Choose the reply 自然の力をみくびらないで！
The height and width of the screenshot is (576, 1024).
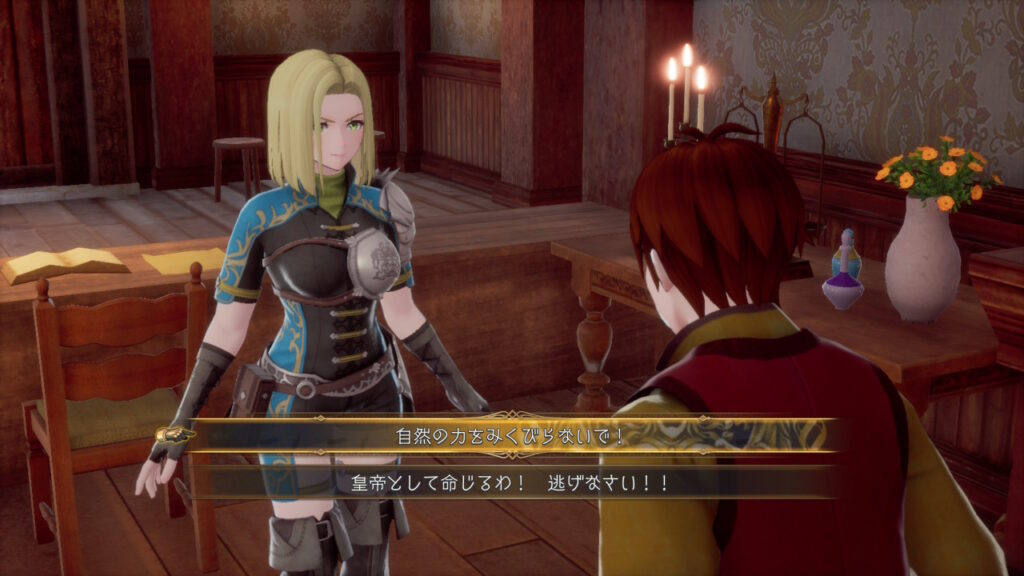click(511, 436)
